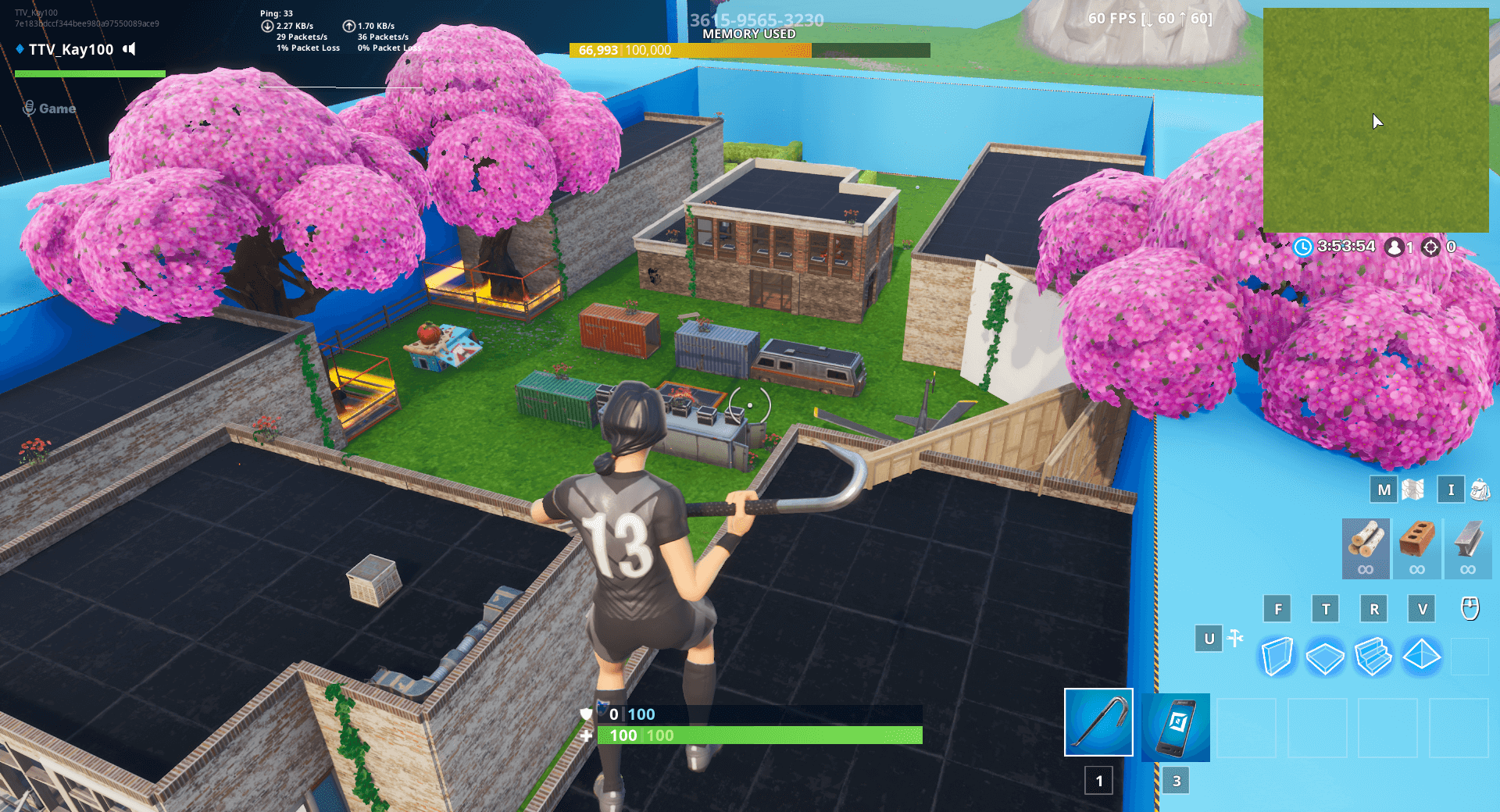
Task: Switch to the brick building material
Action: 1417,549
